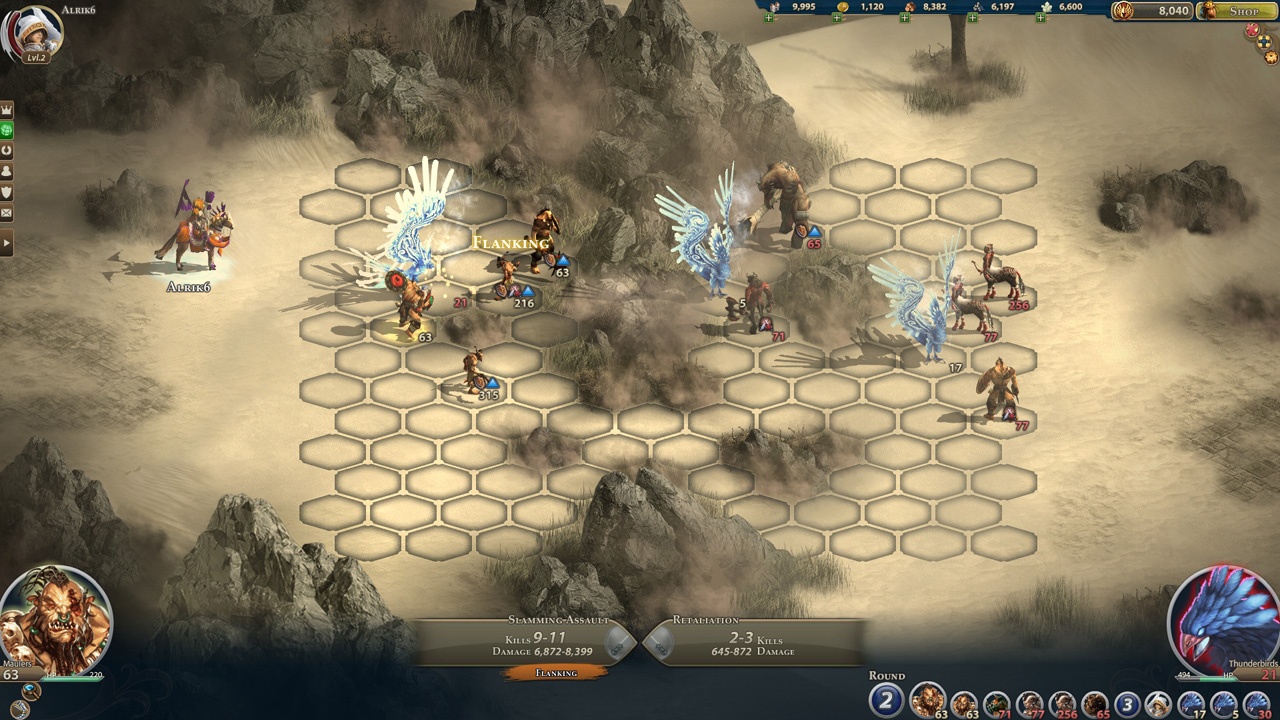
Task: Add more wood with plus button
Action: (x=904, y=19)
